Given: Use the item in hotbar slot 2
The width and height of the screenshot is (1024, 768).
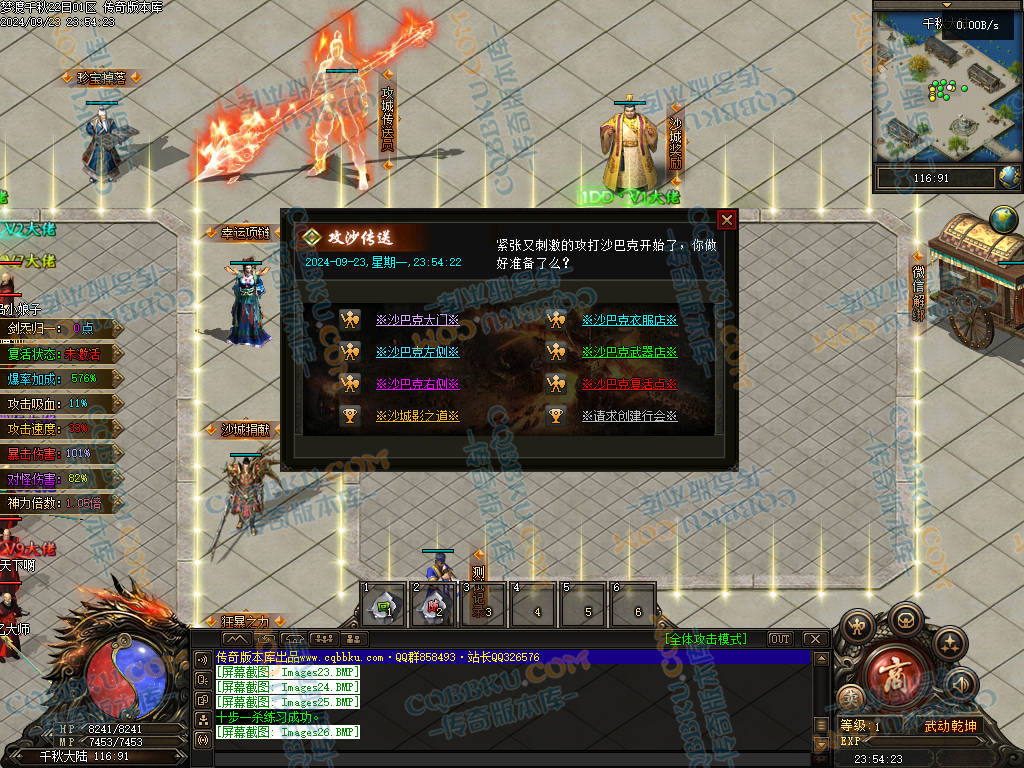Looking at the screenshot, I should (x=434, y=606).
